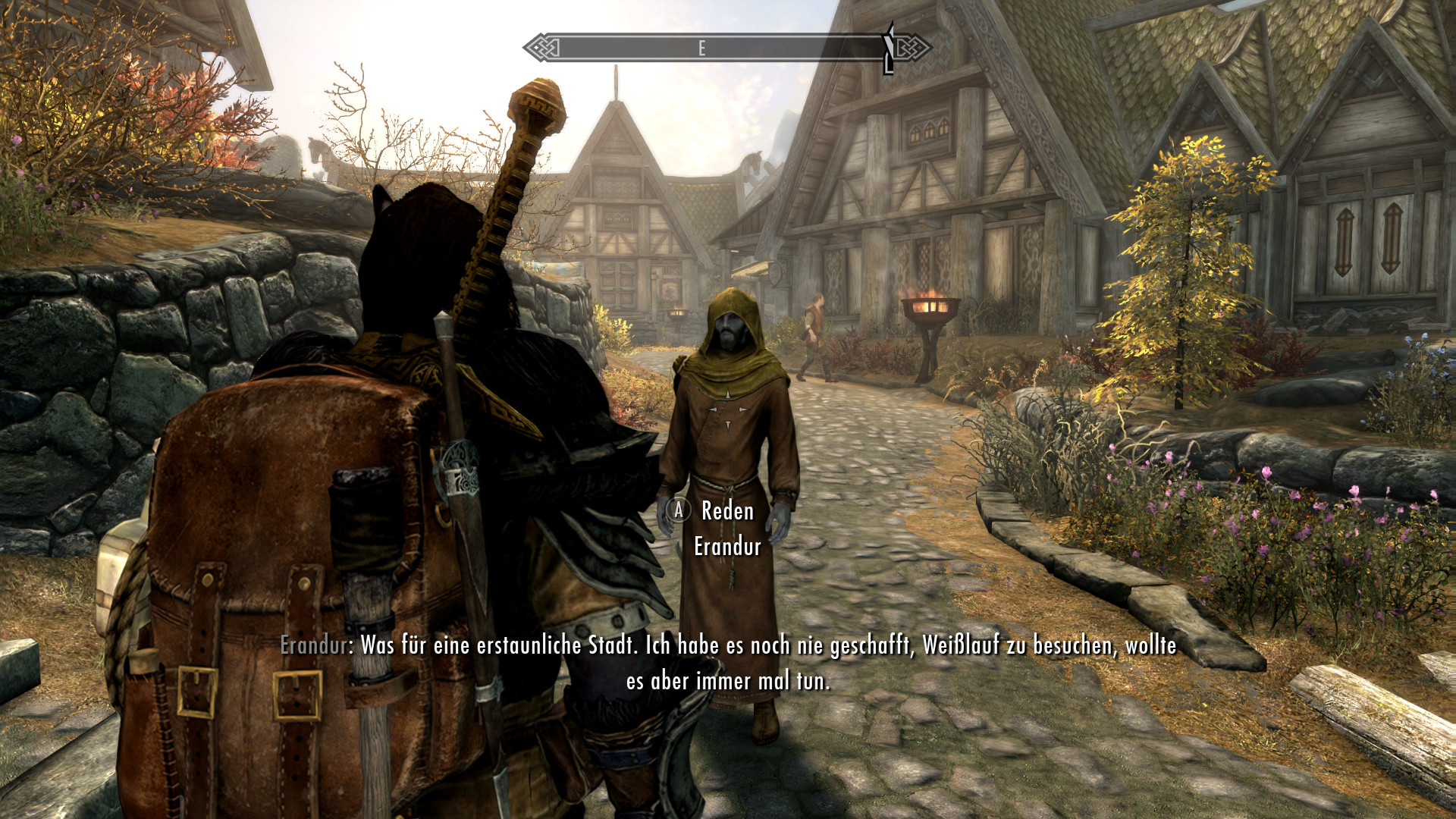Choose the Reden talk prompt for Erandur
This screenshot has height=819, width=1456.
(x=726, y=511)
